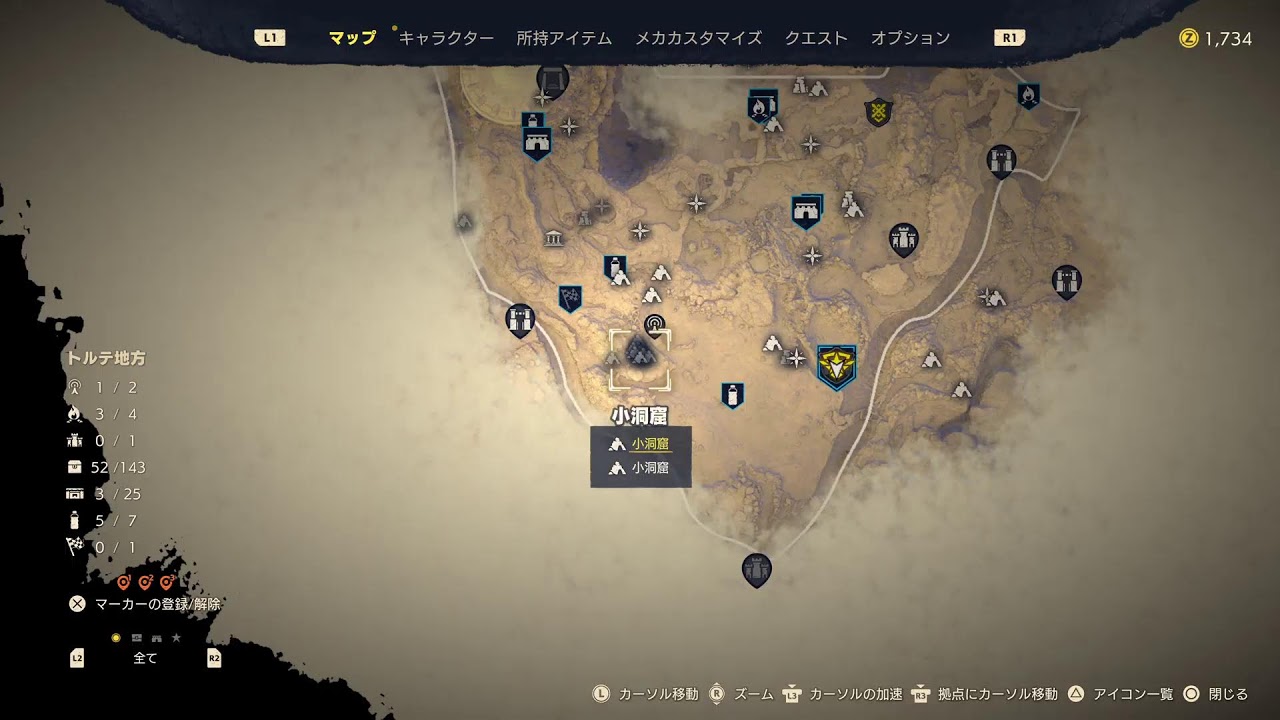Open the 全て map filter selector

(145, 658)
